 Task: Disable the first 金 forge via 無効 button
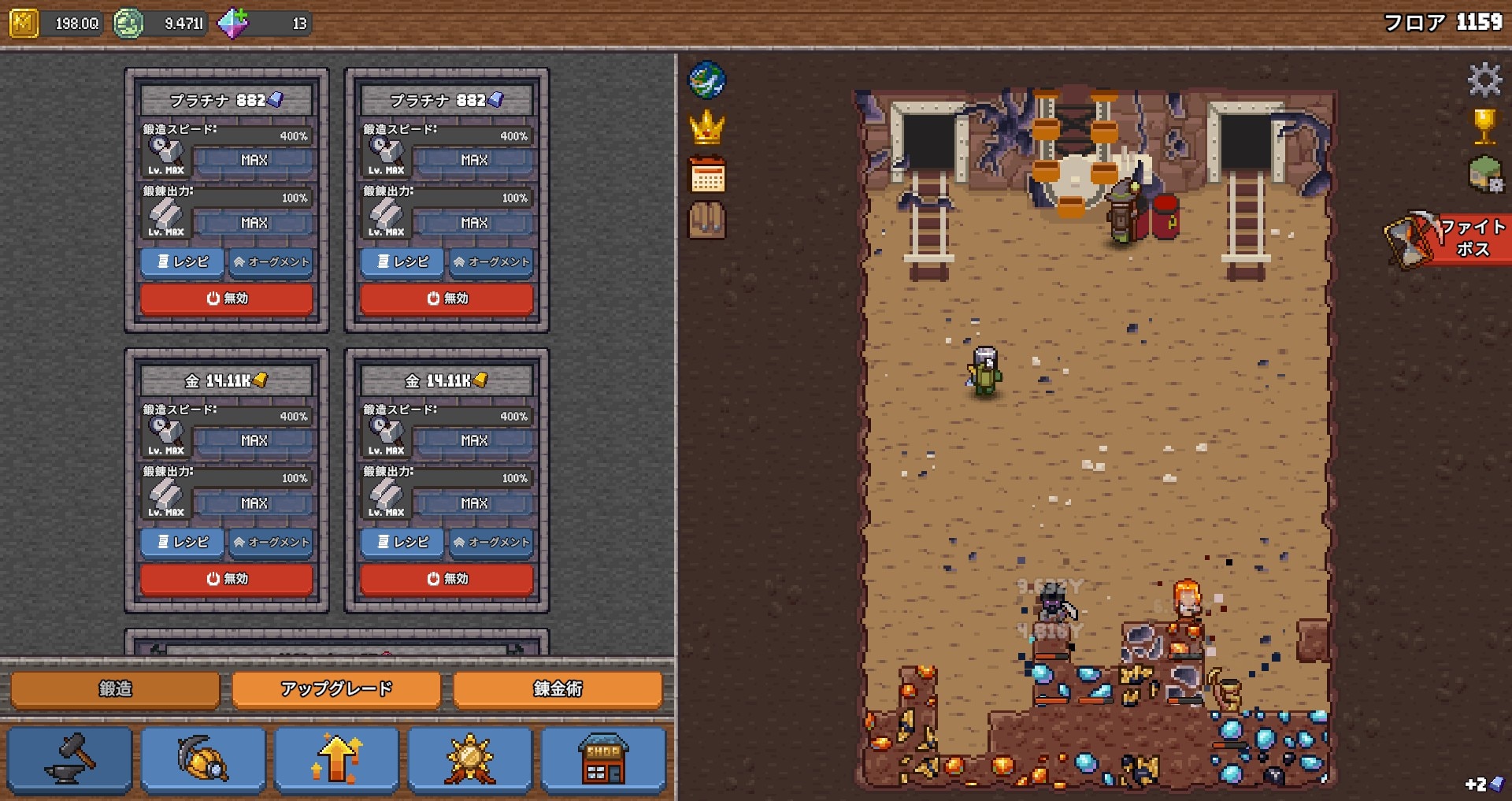pyautogui.click(x=227, y=579)
